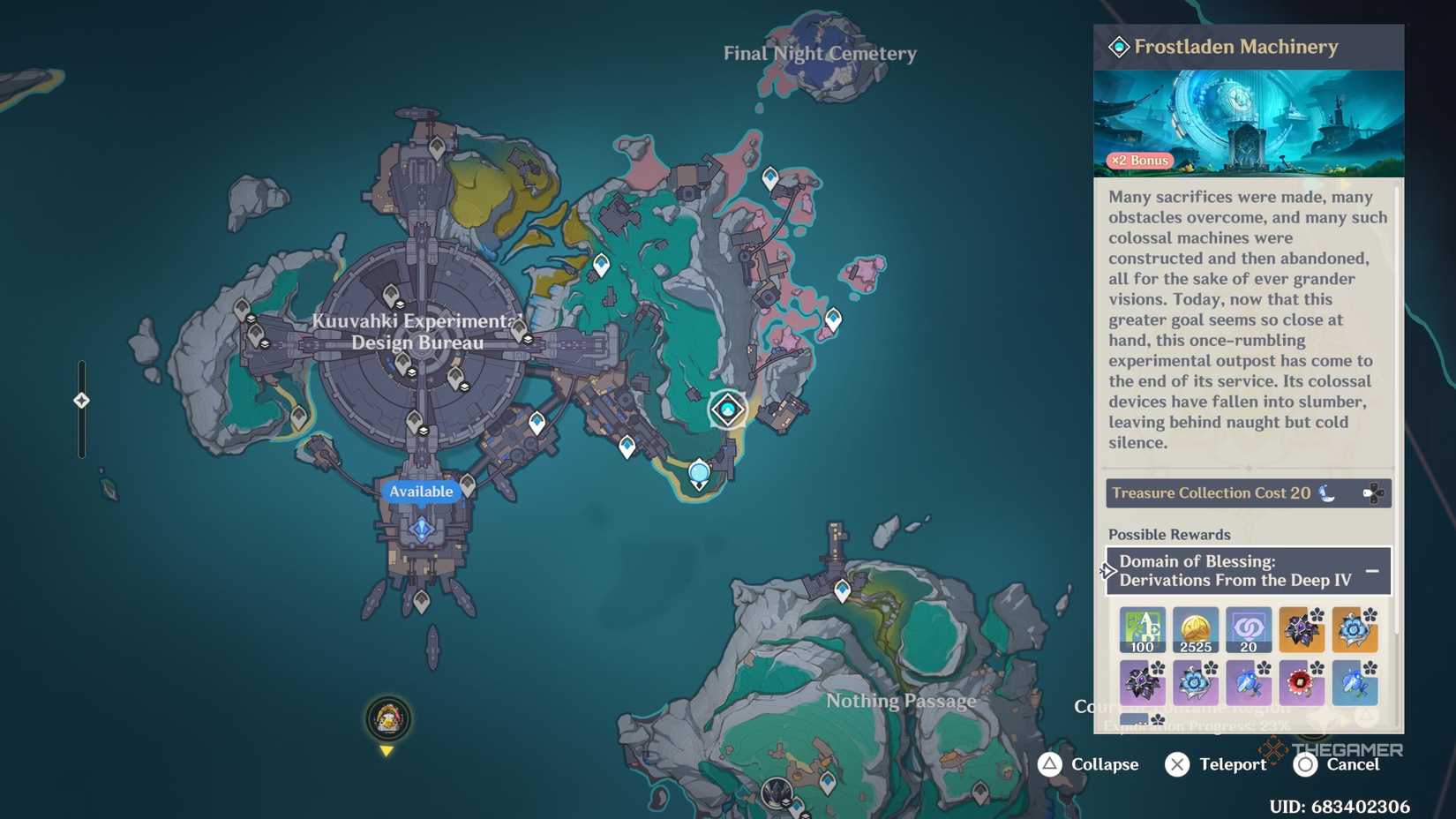View the orange blue-flower artifact reward
The width and height of the screenshot is (1456, 819).
(1354, 629)
